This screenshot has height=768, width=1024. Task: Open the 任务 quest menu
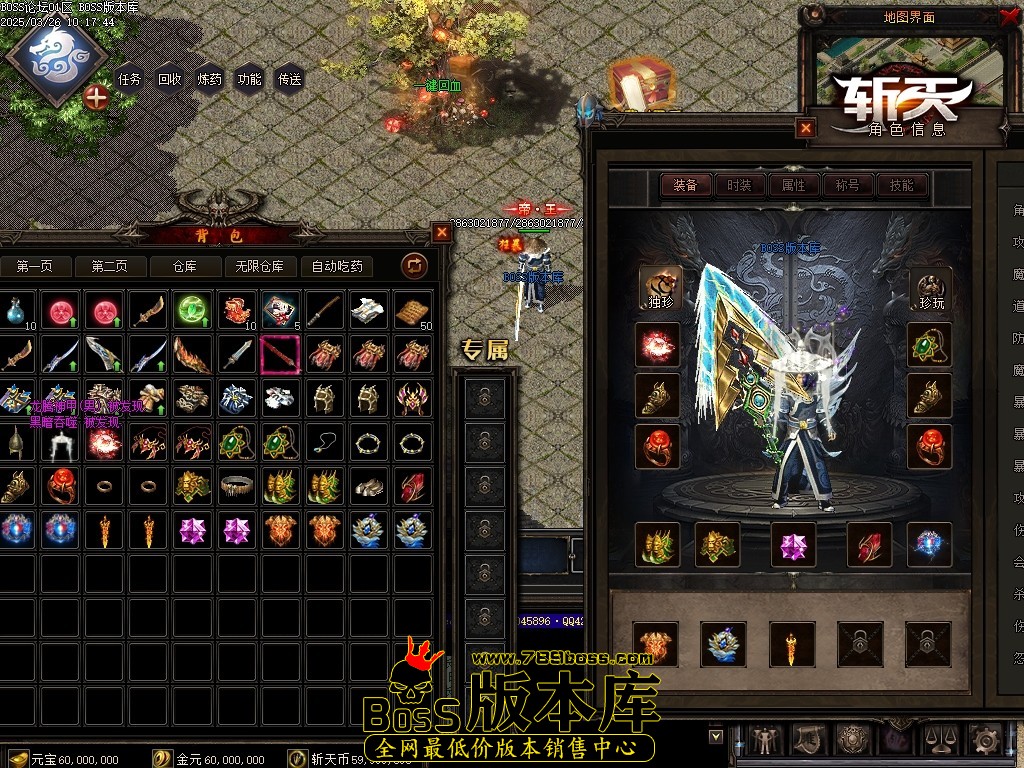(x=129, y=79)
